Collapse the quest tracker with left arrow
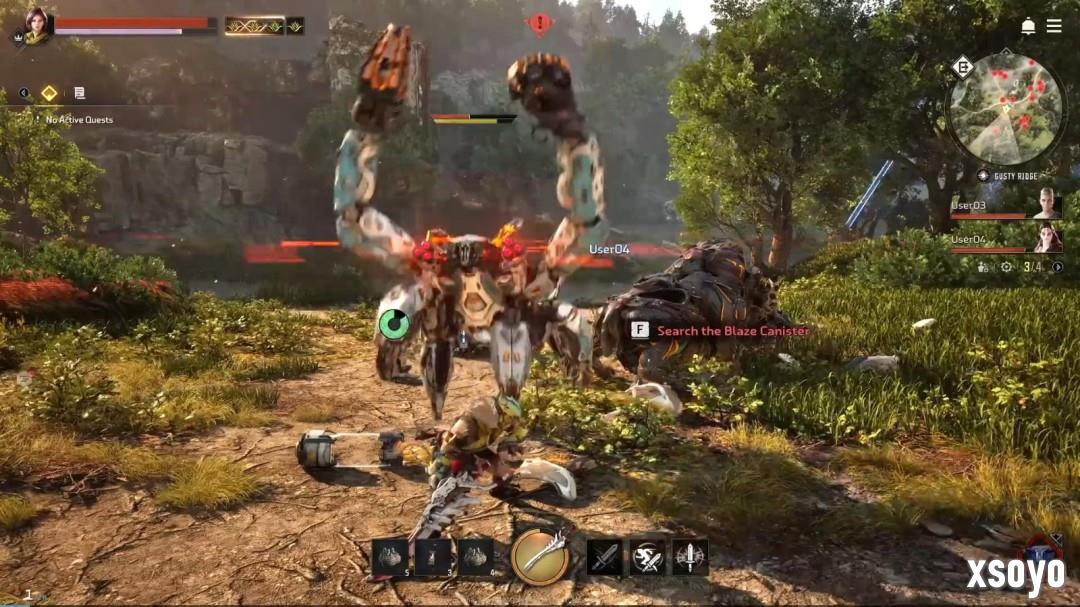This screenshot has height=607, width=1080. [23, 93]
